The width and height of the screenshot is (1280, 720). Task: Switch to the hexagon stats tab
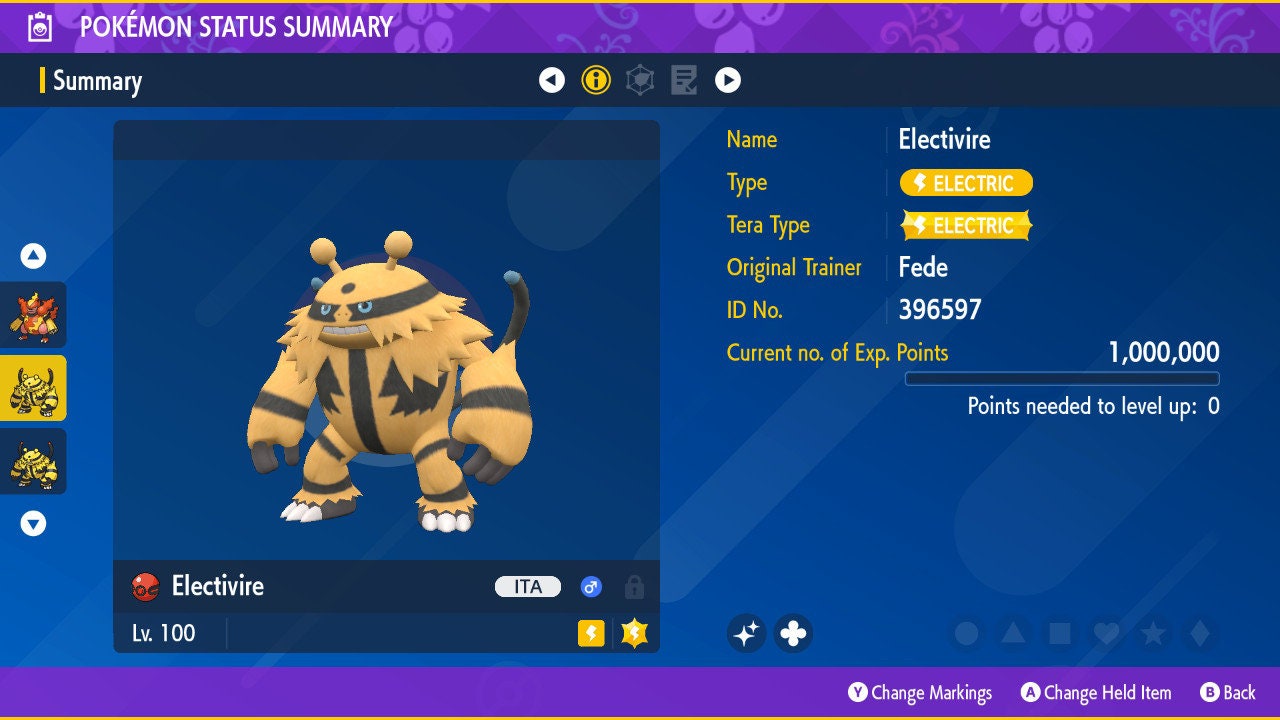[640, 80]
